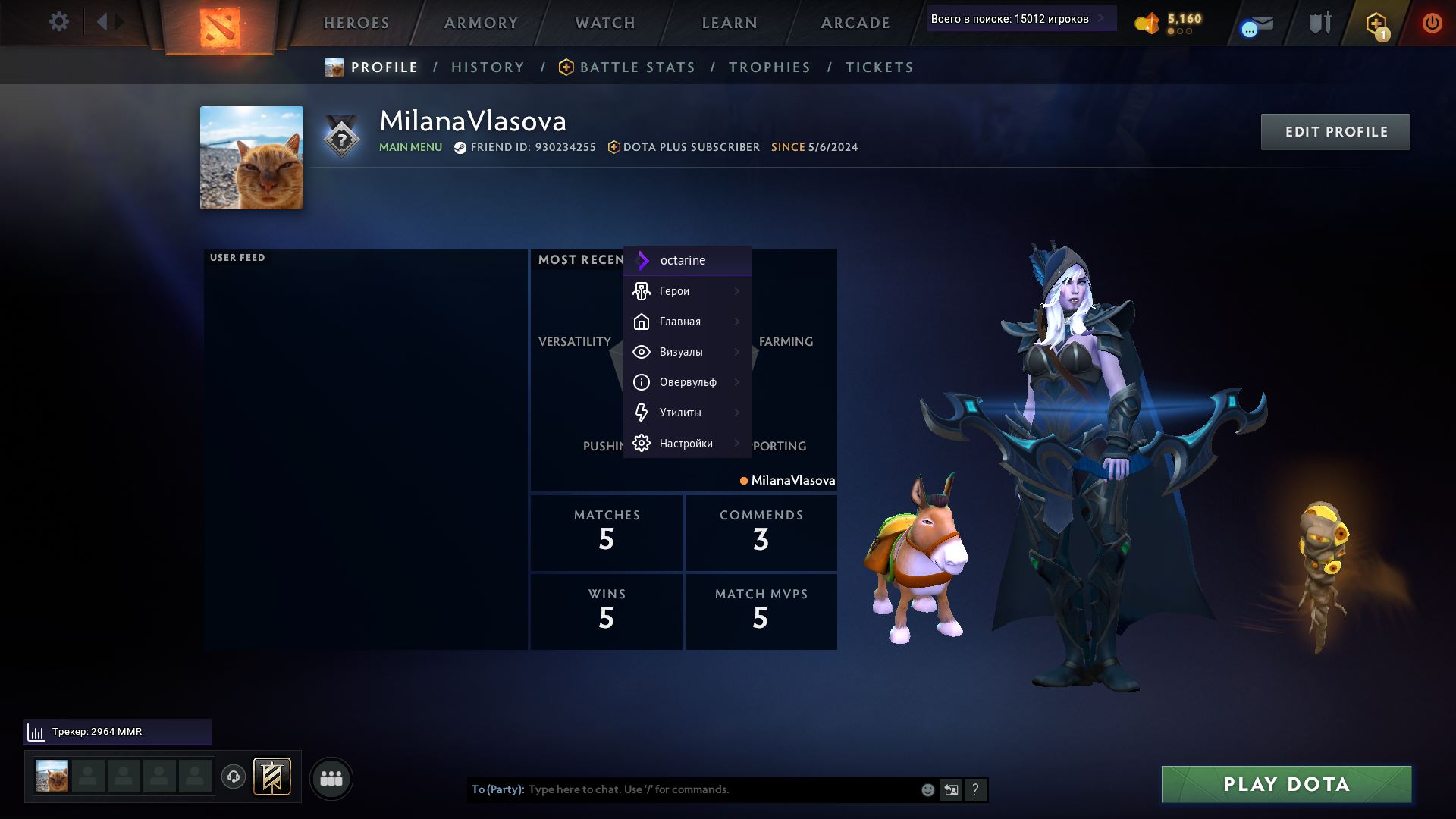This screenshot has height=819, width=1456.
Task: View the Battle Stats page
Action: [x=637, y=67]
